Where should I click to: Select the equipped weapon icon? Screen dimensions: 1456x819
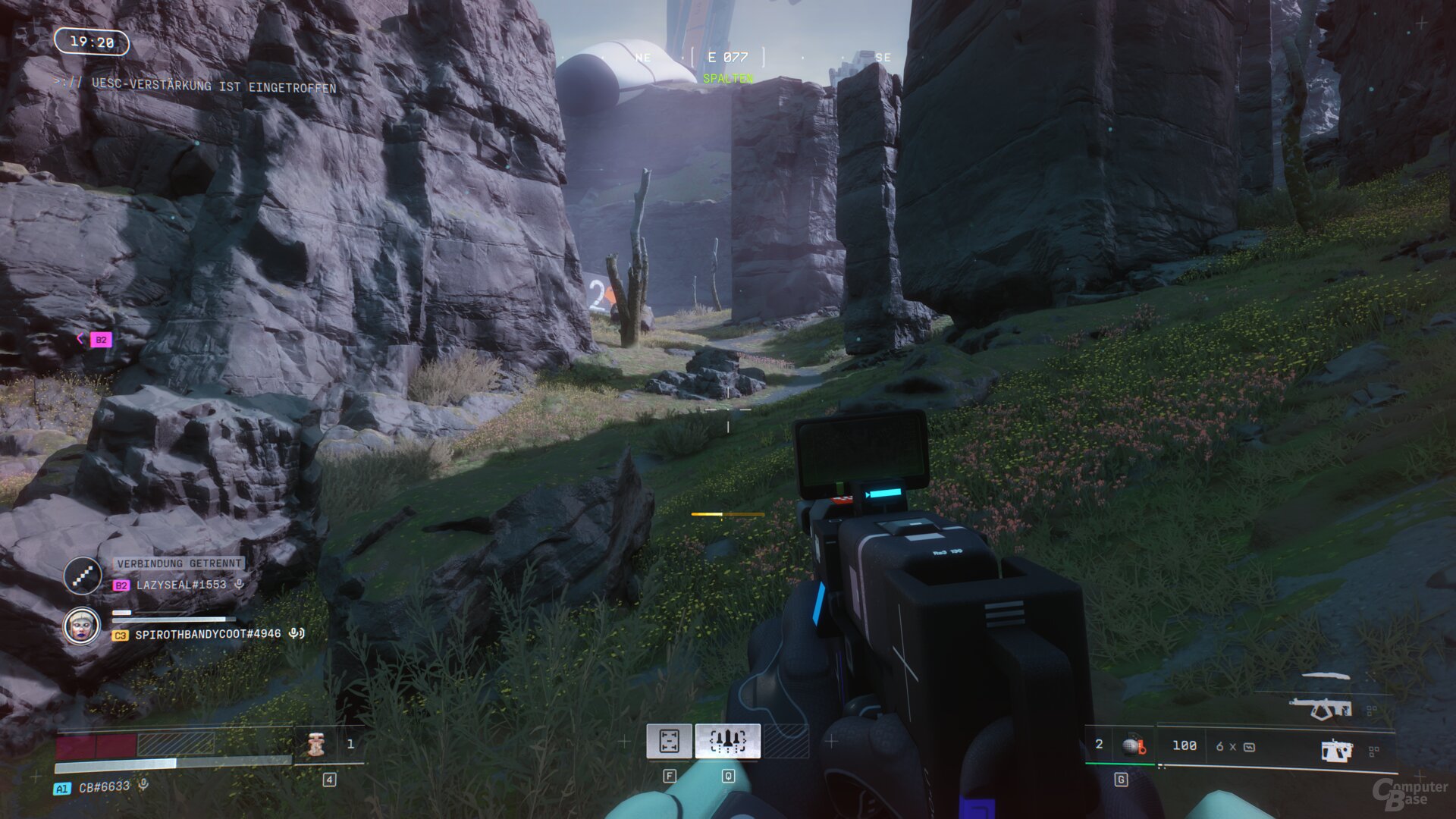coord(1336,750)
